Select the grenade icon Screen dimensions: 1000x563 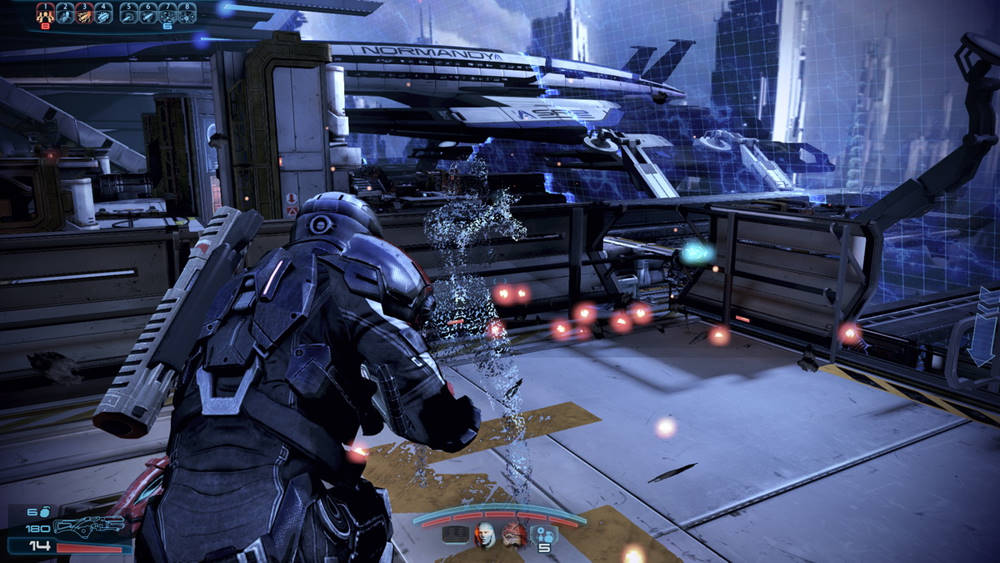tap(46, 511)
